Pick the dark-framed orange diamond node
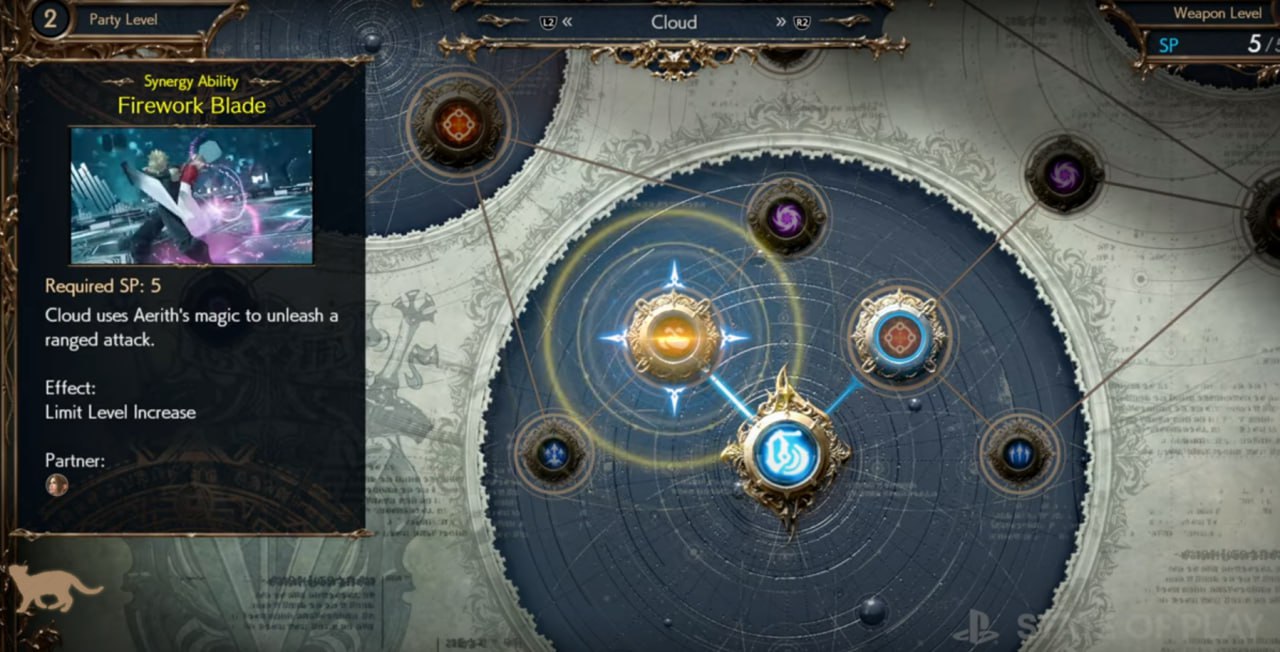This screenshot has width=1280, height=652. (459, 124)
